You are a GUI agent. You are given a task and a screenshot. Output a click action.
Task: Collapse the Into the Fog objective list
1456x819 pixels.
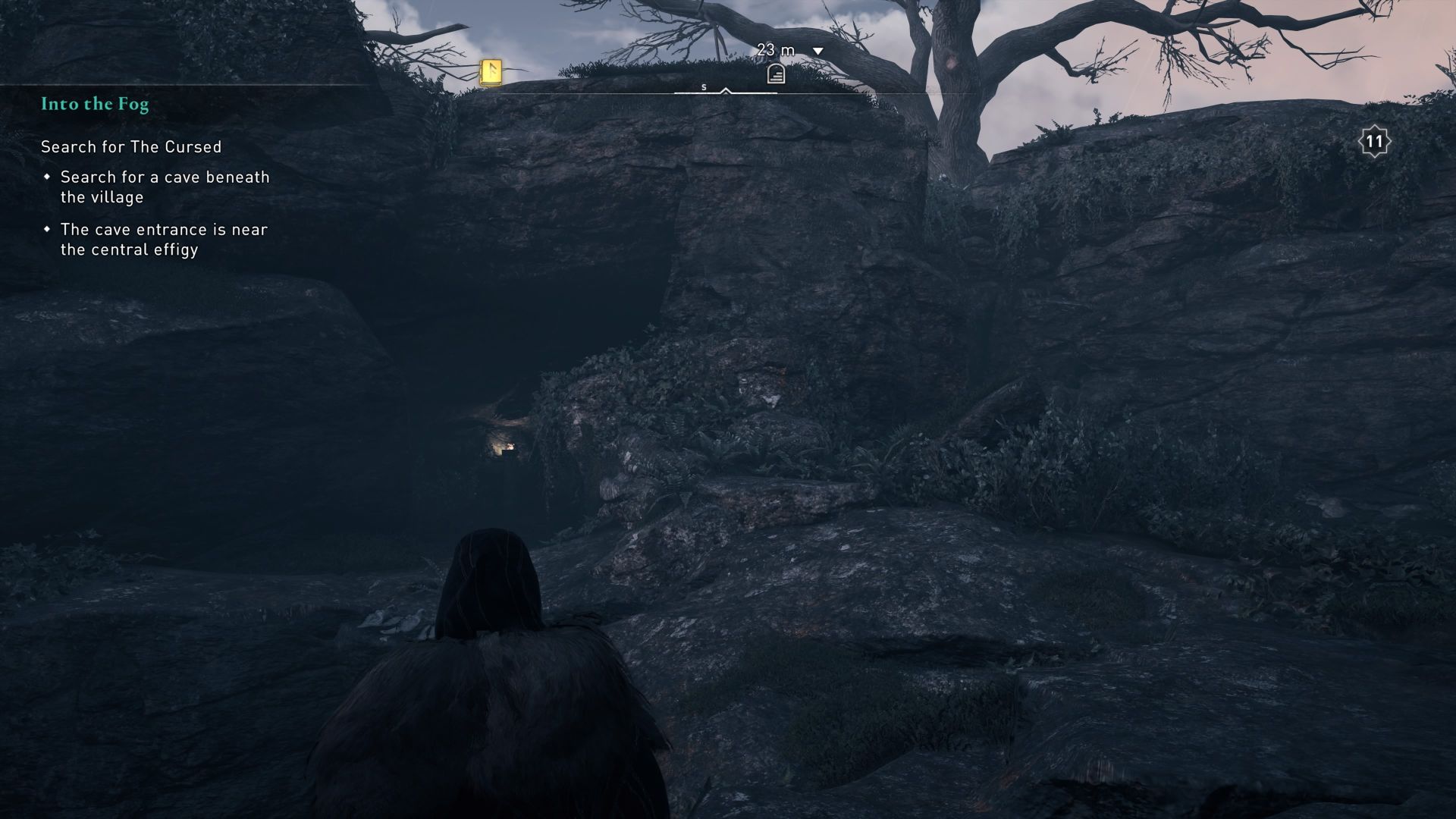coord(95,103)
